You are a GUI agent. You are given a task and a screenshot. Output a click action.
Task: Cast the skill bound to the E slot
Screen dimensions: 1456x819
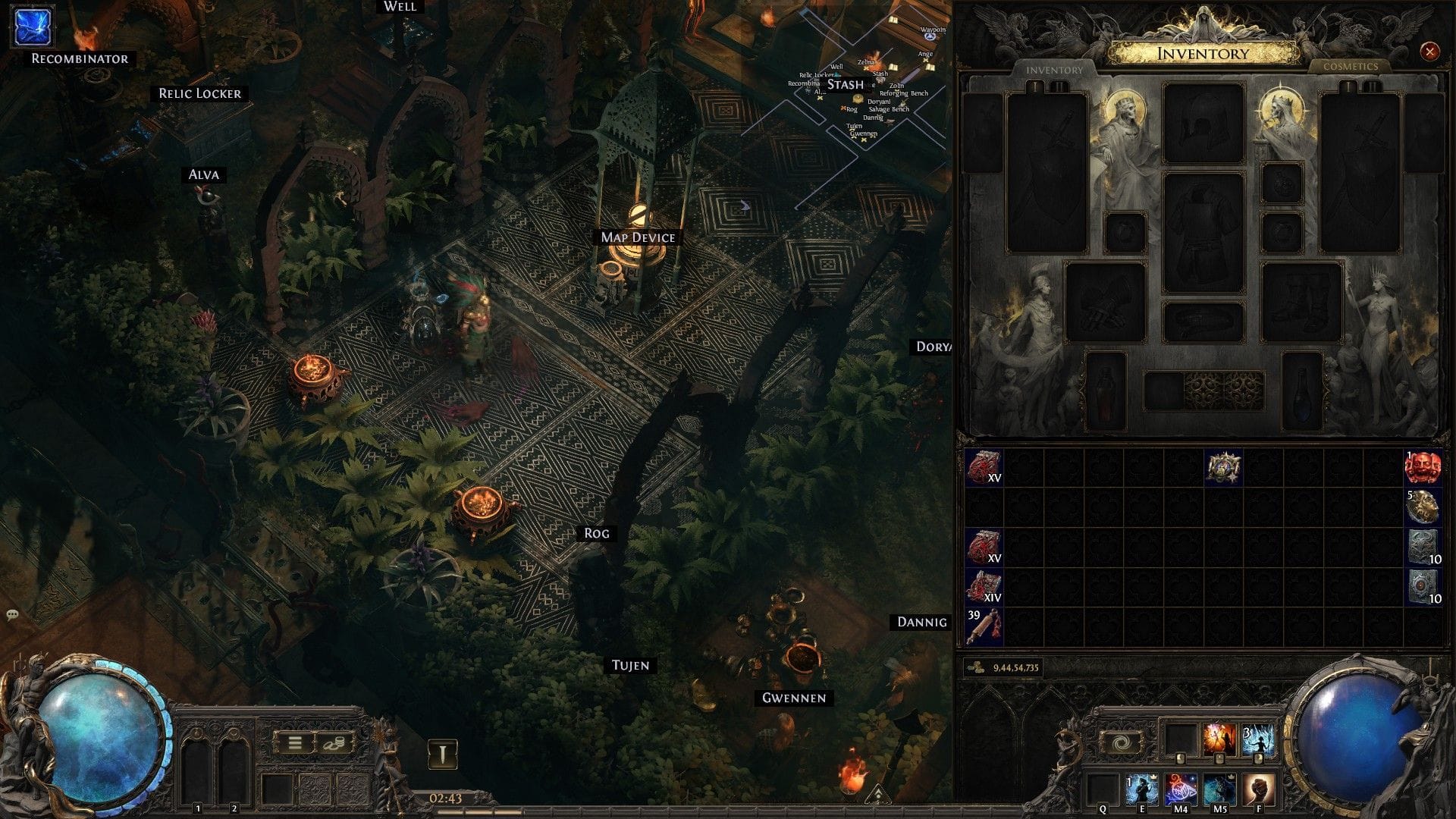[x=1141, y=789]
